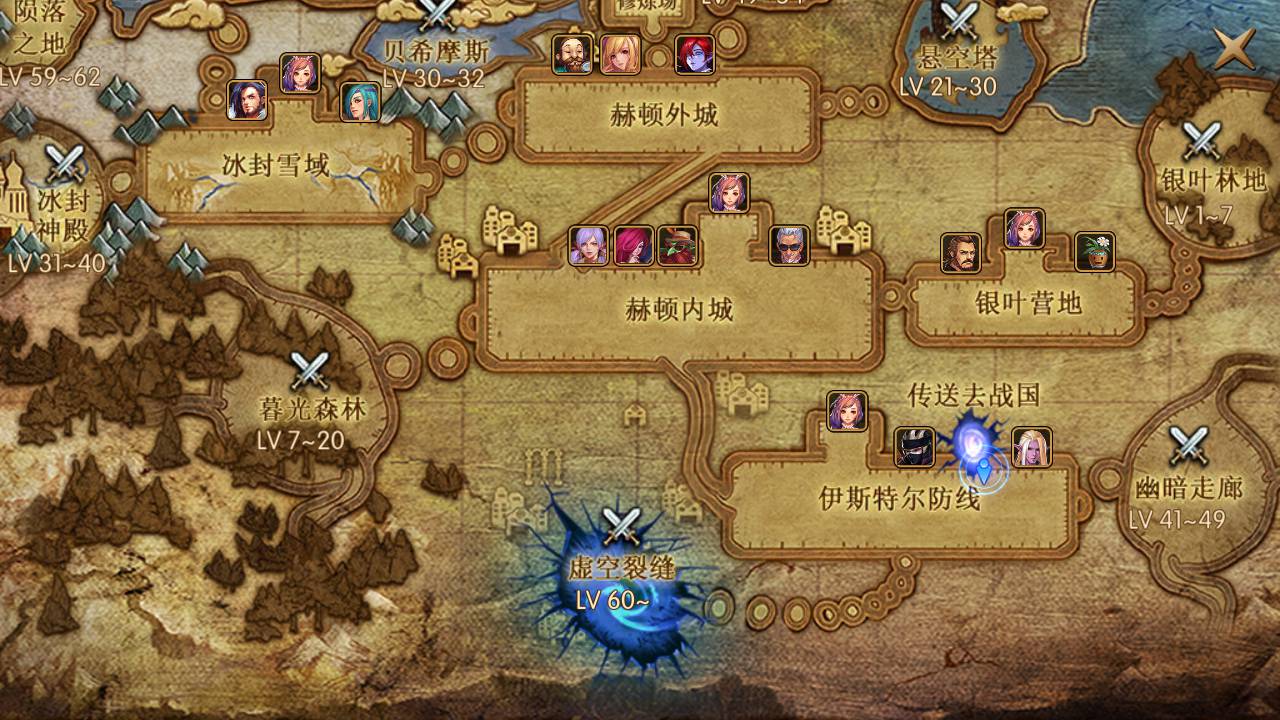Viewport: 1280px width, 720px height.
Task: Close the world map
Action: (1233, 47)
